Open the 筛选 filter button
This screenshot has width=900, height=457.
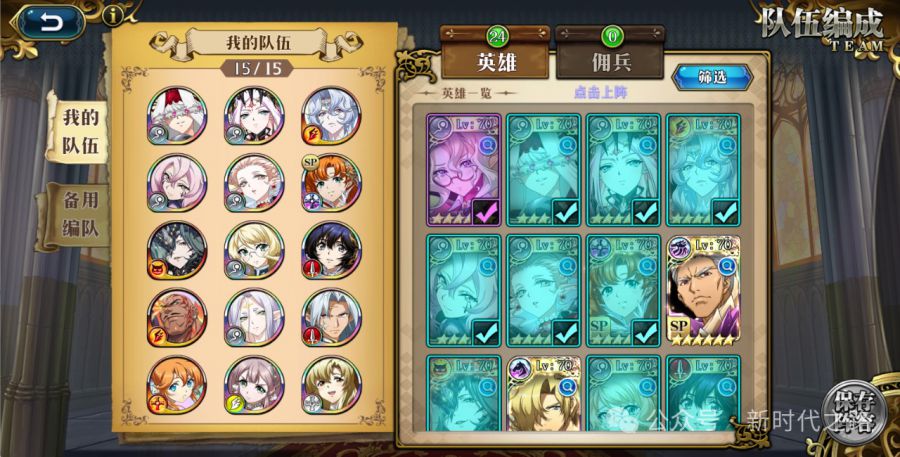[711, 77]
